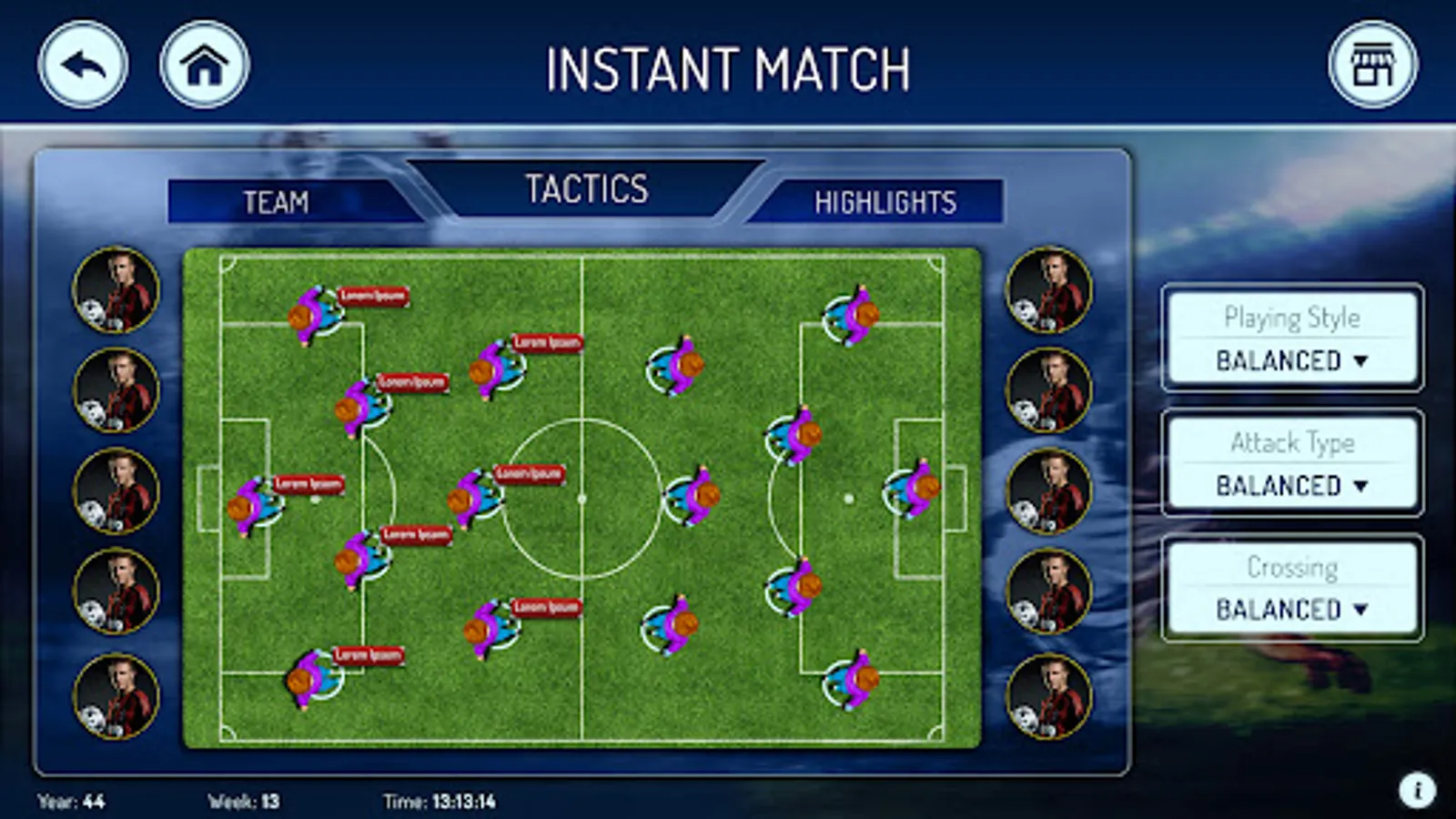Select the goalkeeper on the left goal
This screenshot has height=819, width=1456.
[x=251, y=503]
